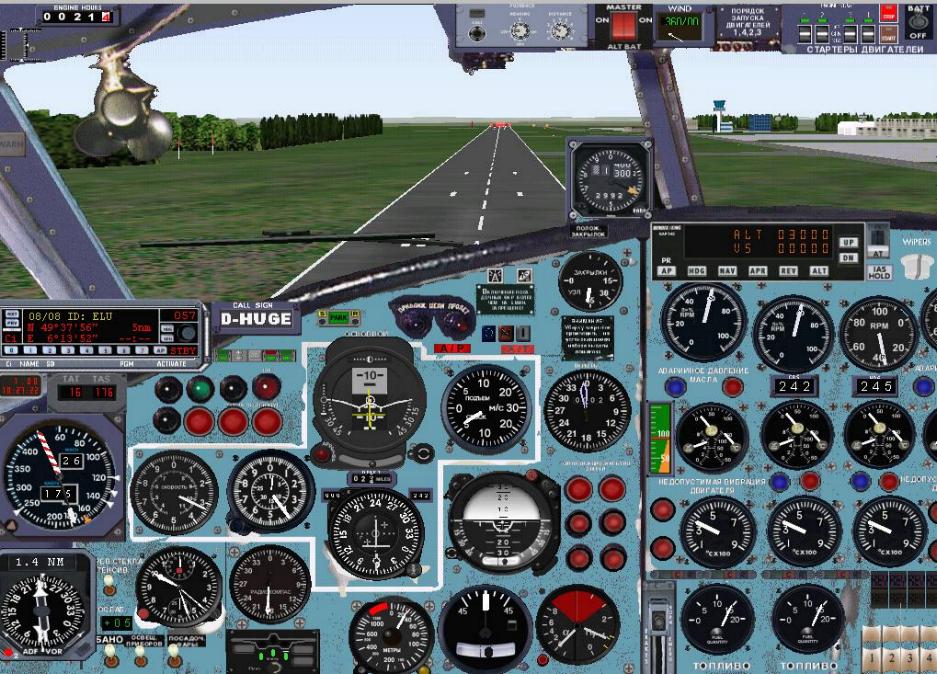The image size is (937, 674).
Task: Flip the BATT OFF switch
Action: click(917, 22)
